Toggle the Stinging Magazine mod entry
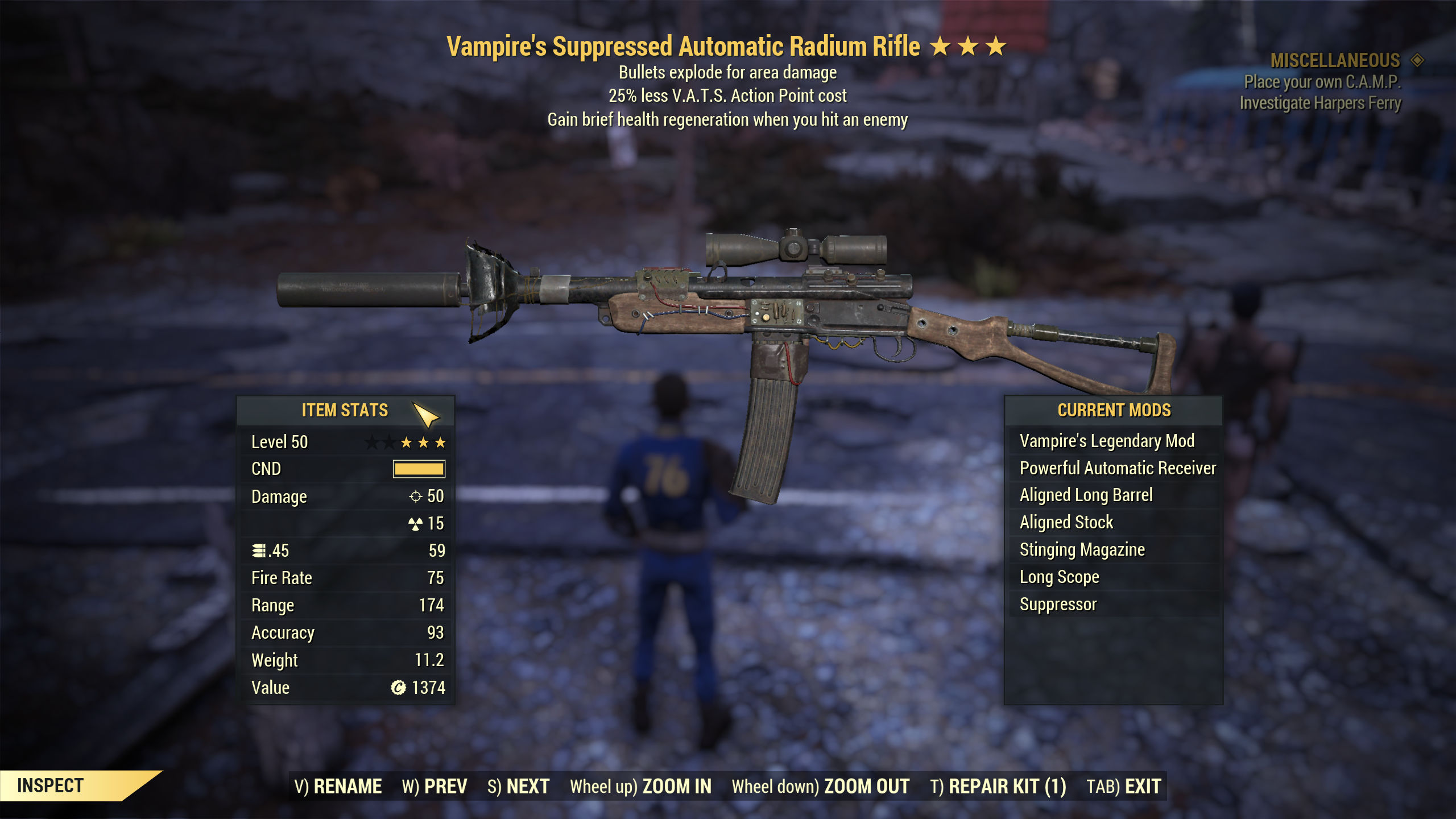1456x819 pixels. coord(1082,549)
